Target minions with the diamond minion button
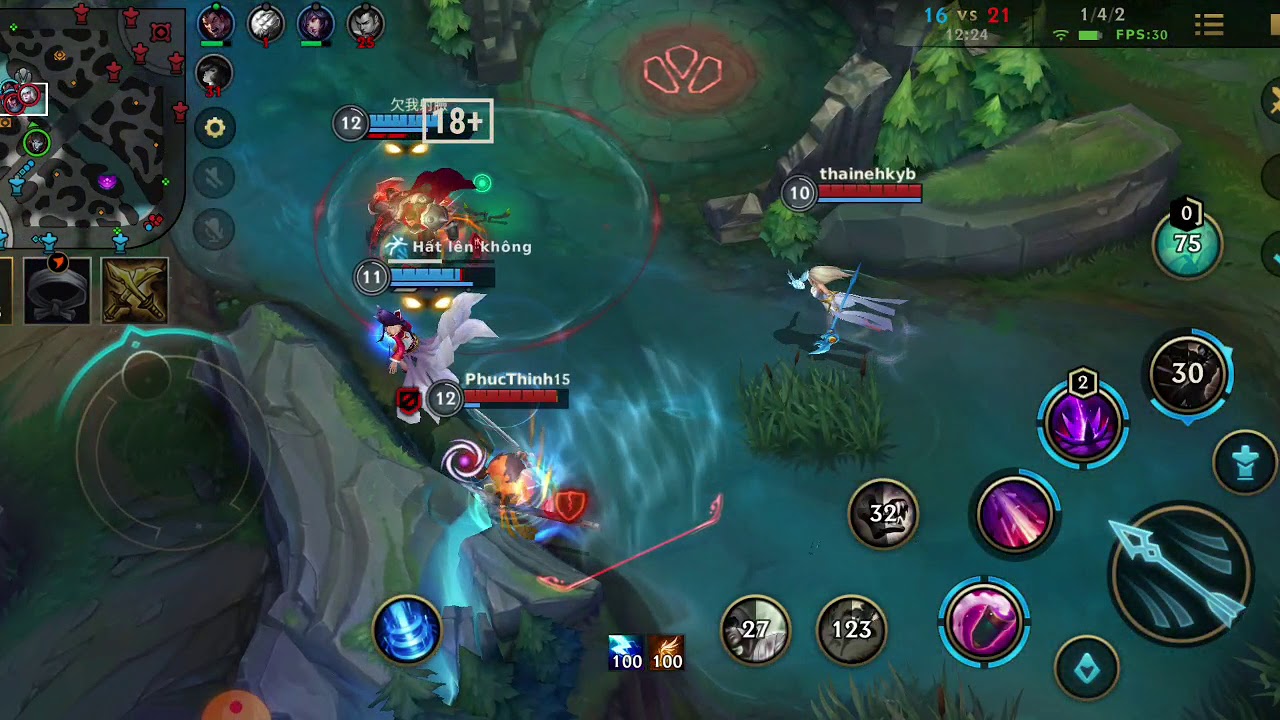The height and width of the screenshot is (720, 1280). (x=1087, y=667)
